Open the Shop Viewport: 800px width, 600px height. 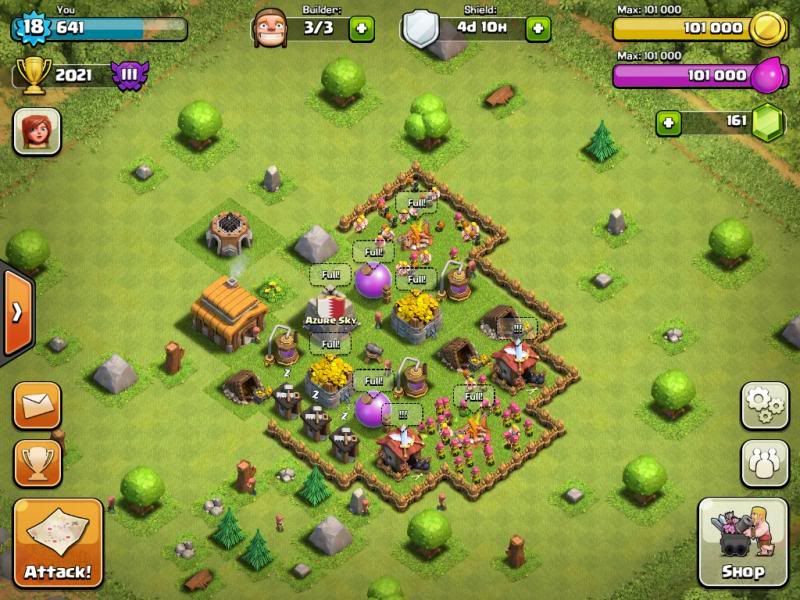pyautogui.click(x=744, y=543)
